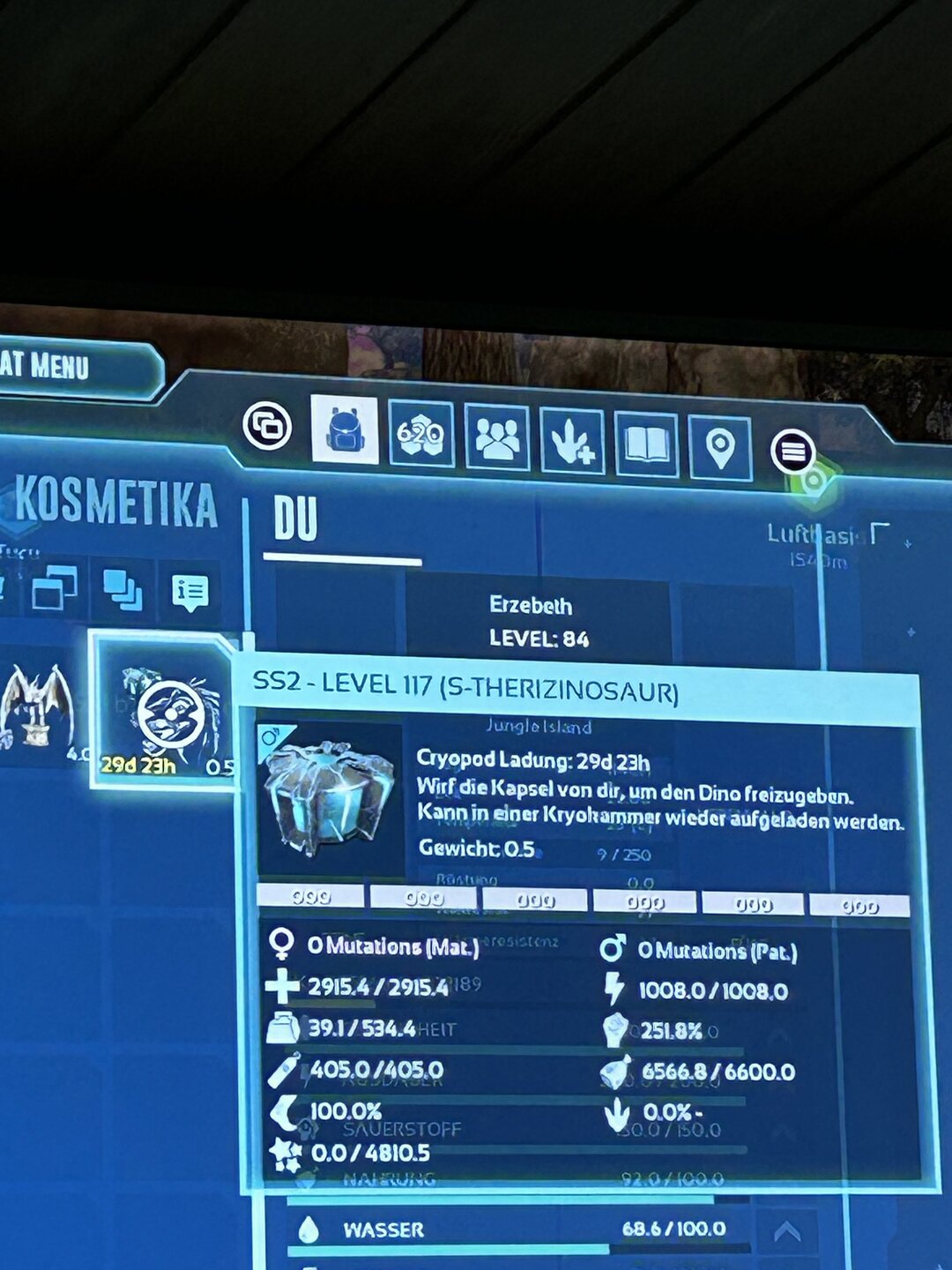Click the overlapping squares circle icon

pyautogui.click(x=267, y=426)
